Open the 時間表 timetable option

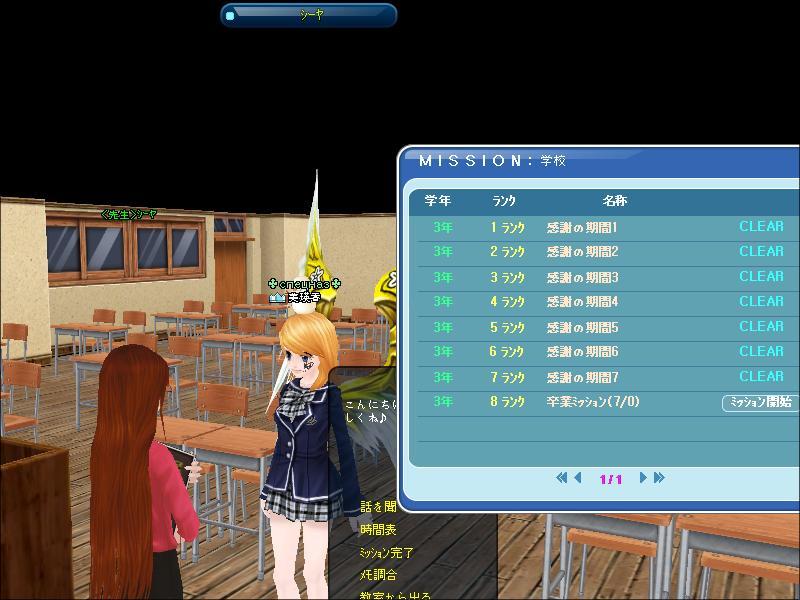coord(378,530)
